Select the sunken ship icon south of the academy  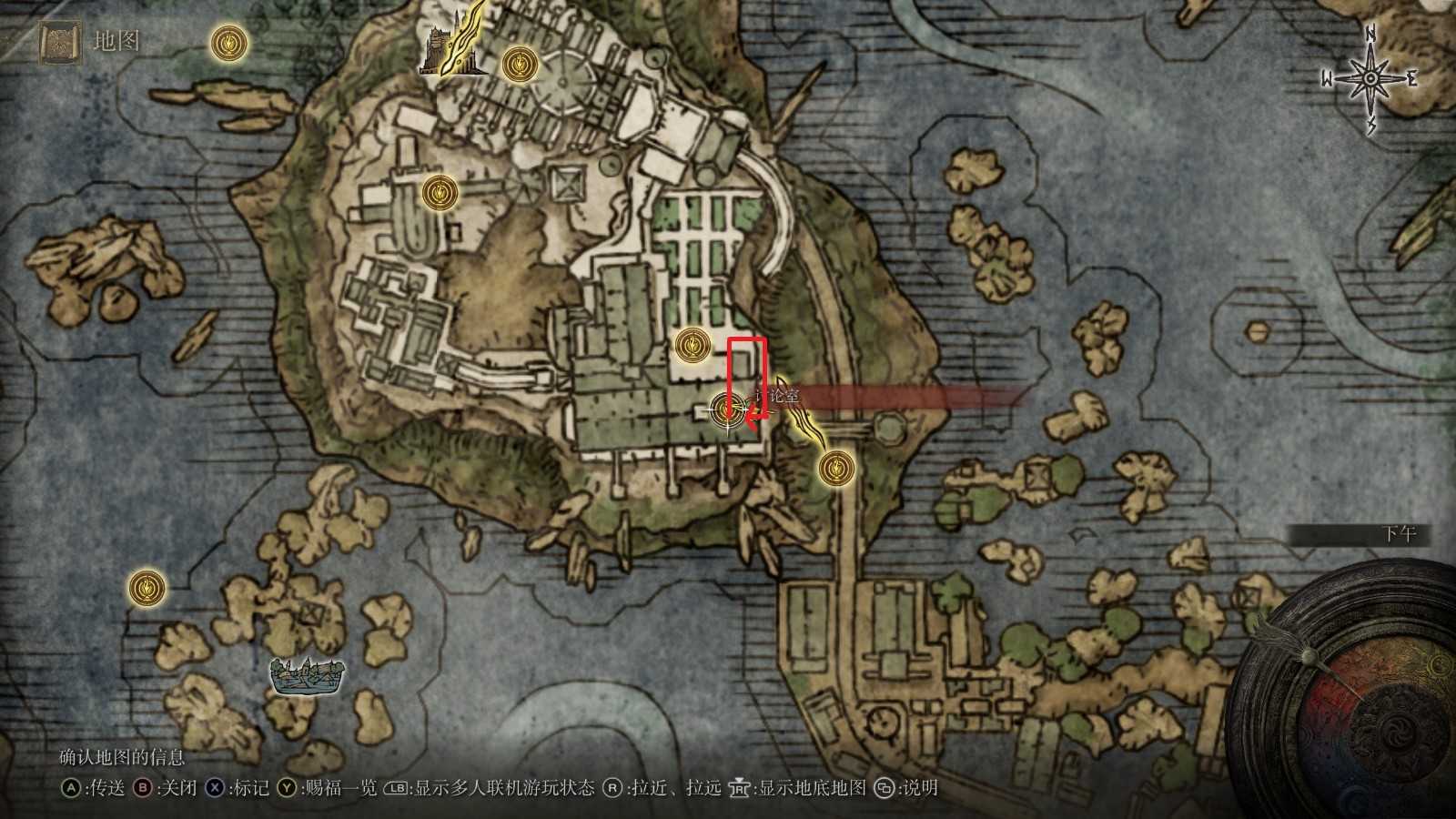tap(305, 676)
